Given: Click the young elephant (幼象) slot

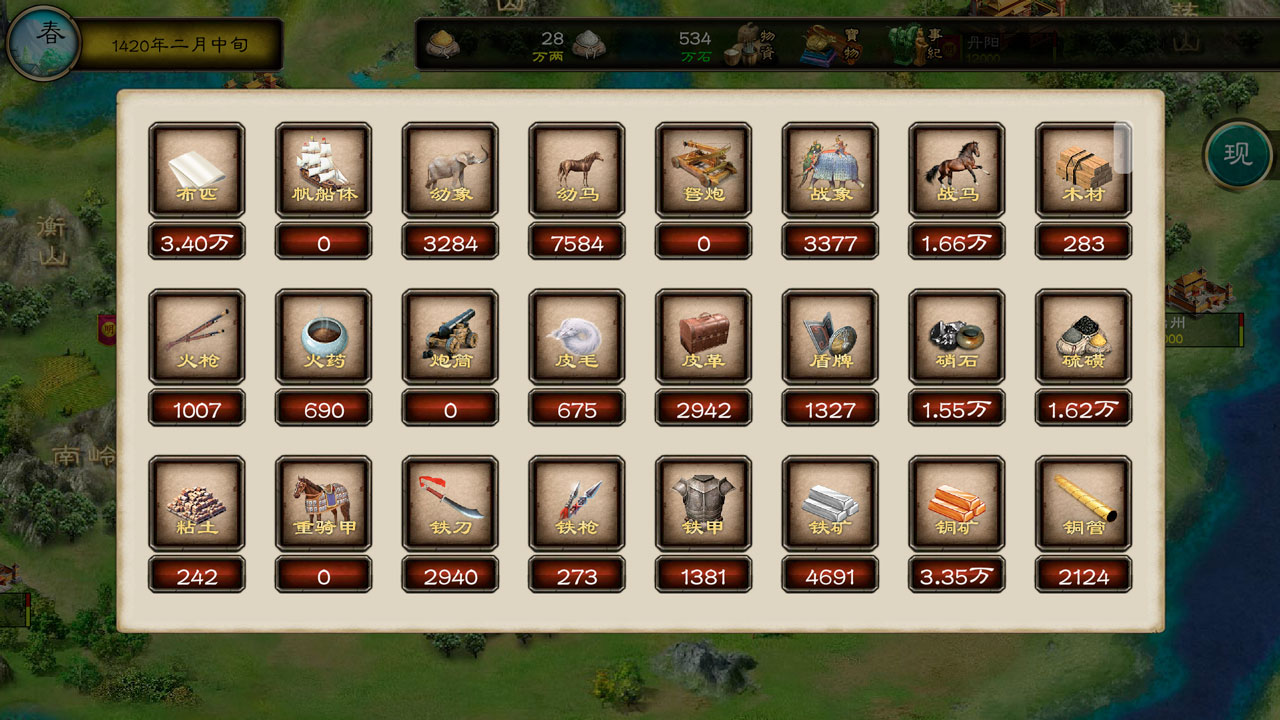Looking at the screenshot, I should point(450,169).
